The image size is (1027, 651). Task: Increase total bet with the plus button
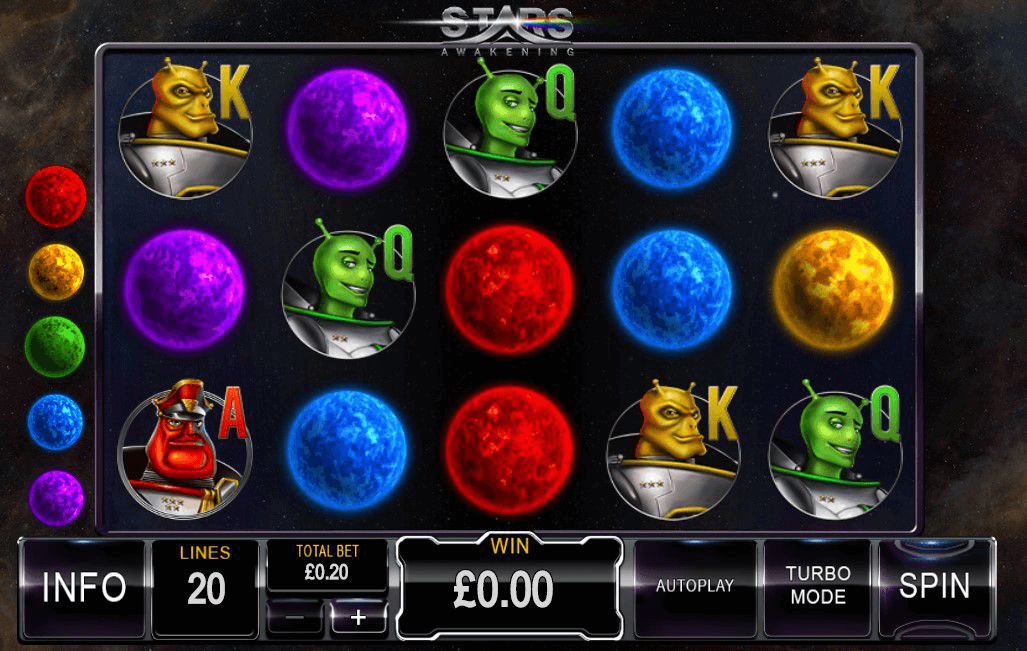[x=357, y=617]
